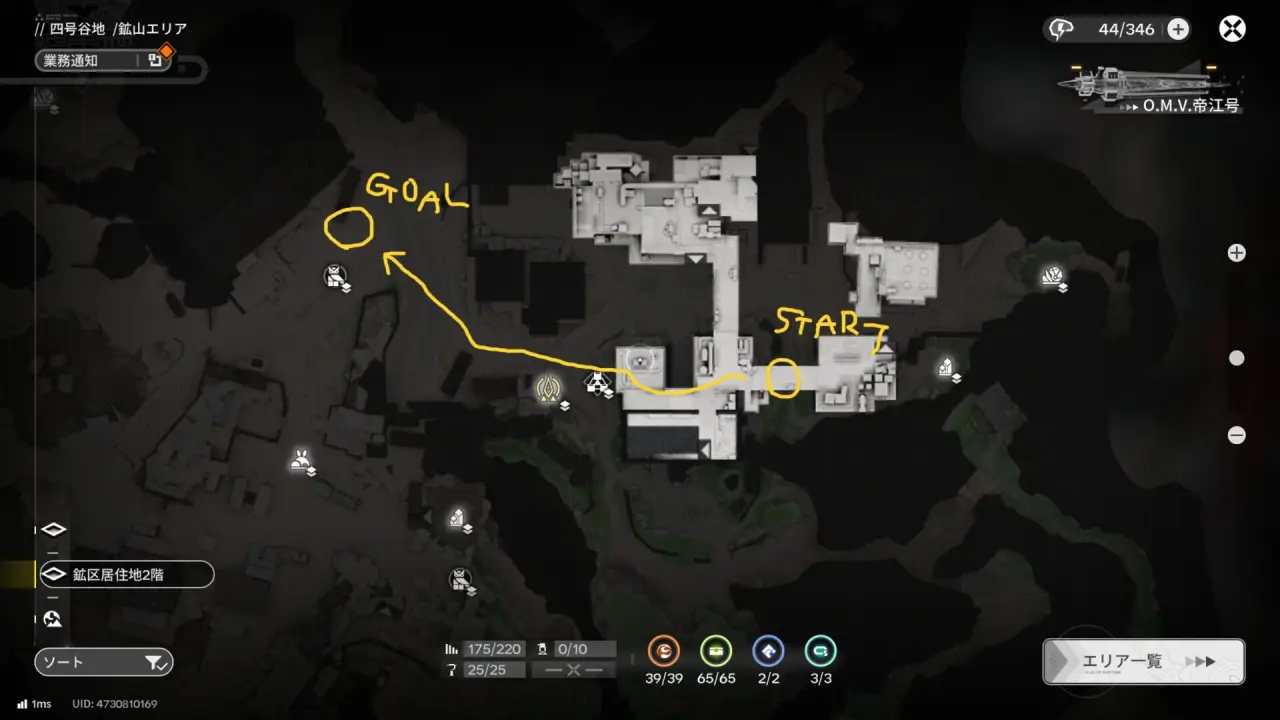Viewport: 1280px width, 720px height.
Task: Select the yellow glowing beacon map marker
Action: [547, 387]
